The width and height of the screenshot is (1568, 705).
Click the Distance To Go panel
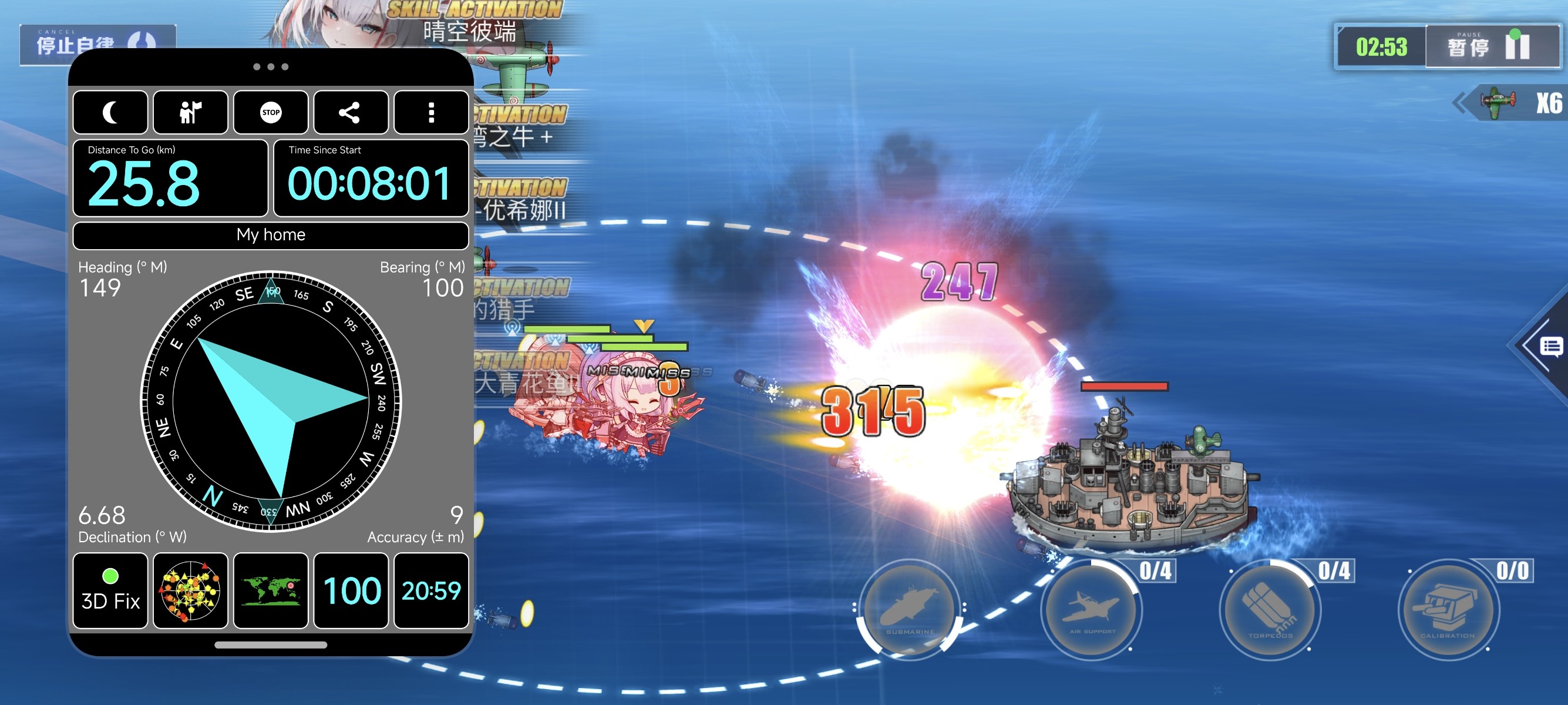pos(170,179)
